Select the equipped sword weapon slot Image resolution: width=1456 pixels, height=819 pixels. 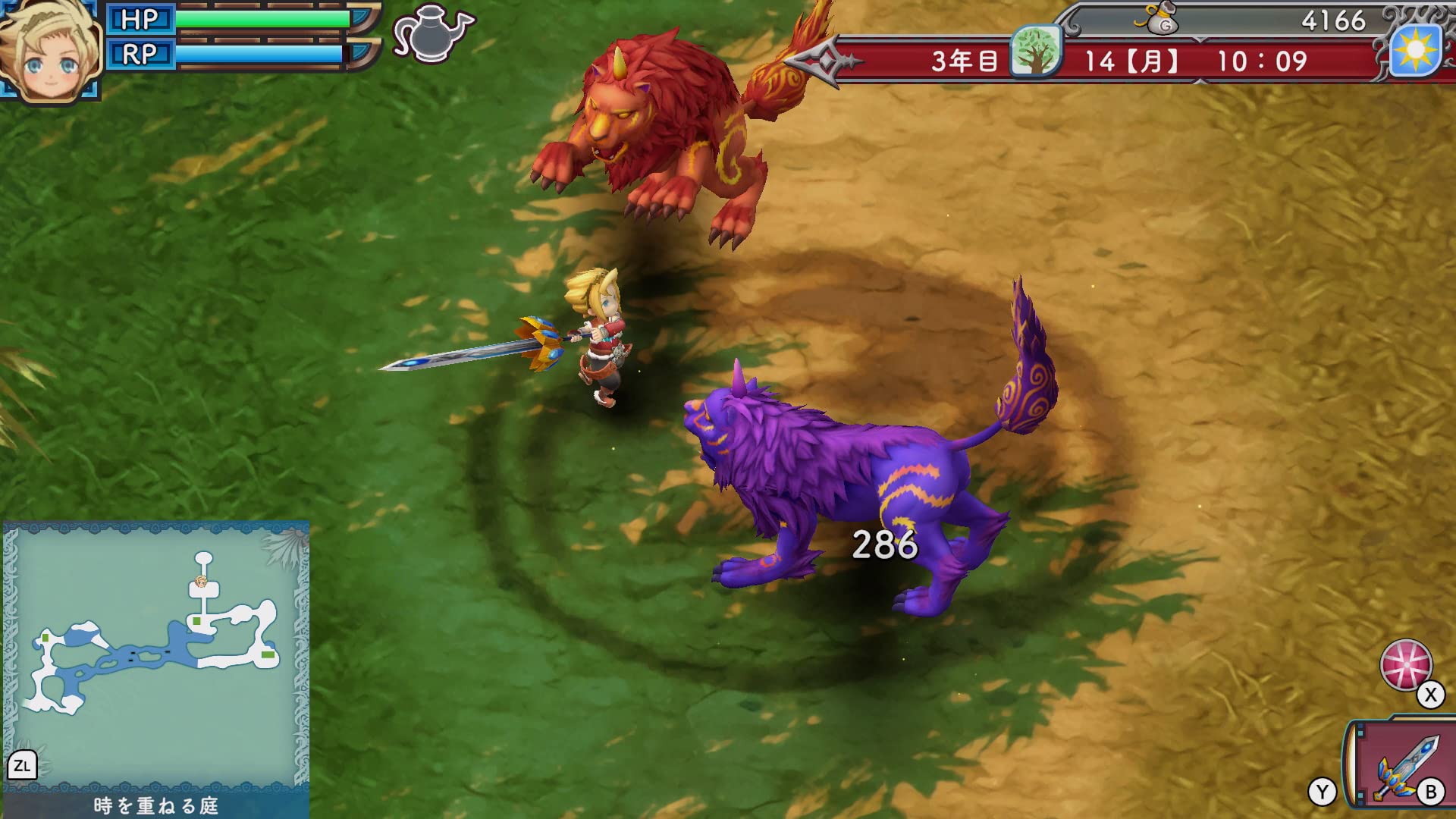tap(1404, 767)
